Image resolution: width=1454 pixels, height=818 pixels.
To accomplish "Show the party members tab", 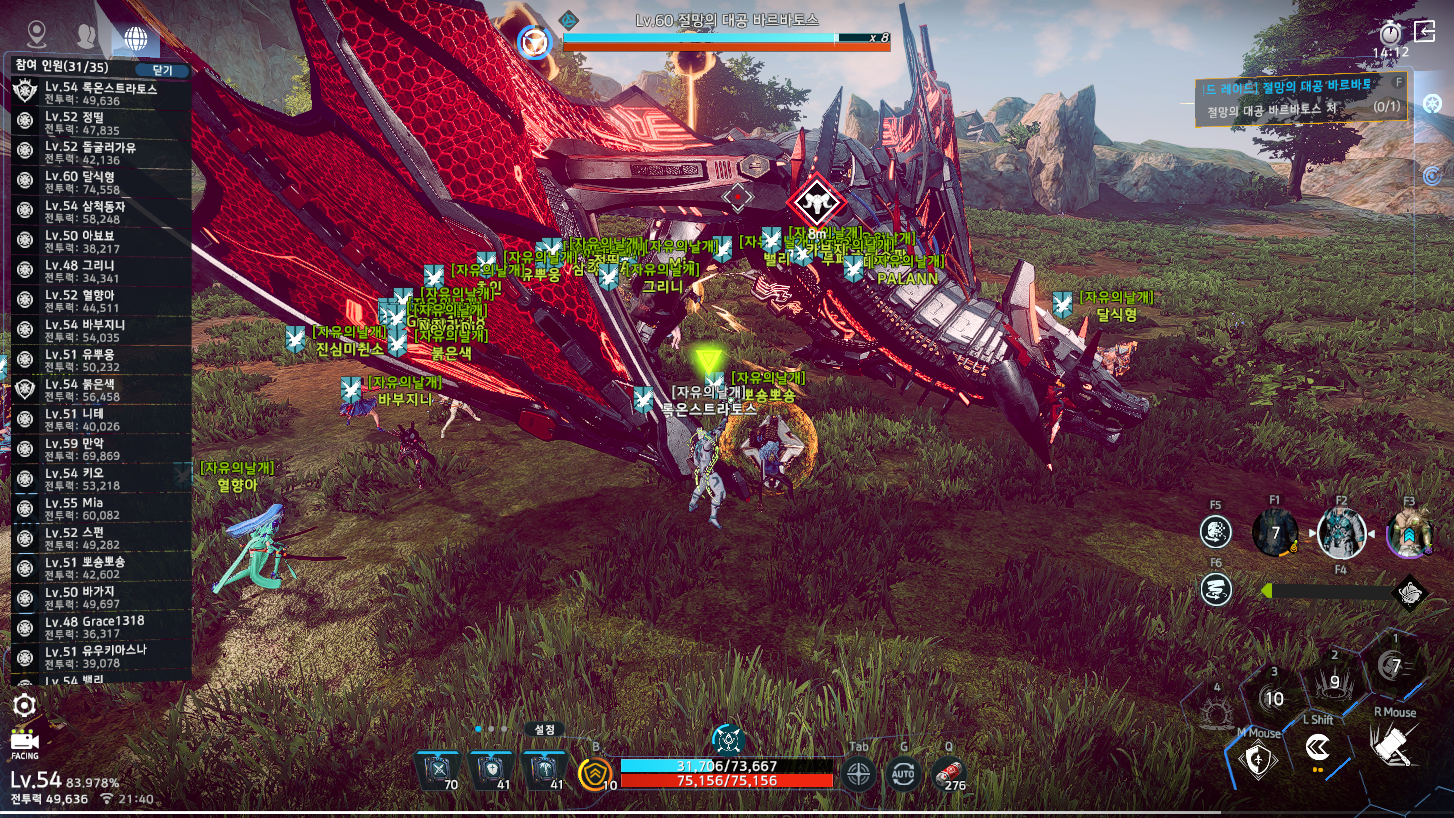I will (87, 37).
